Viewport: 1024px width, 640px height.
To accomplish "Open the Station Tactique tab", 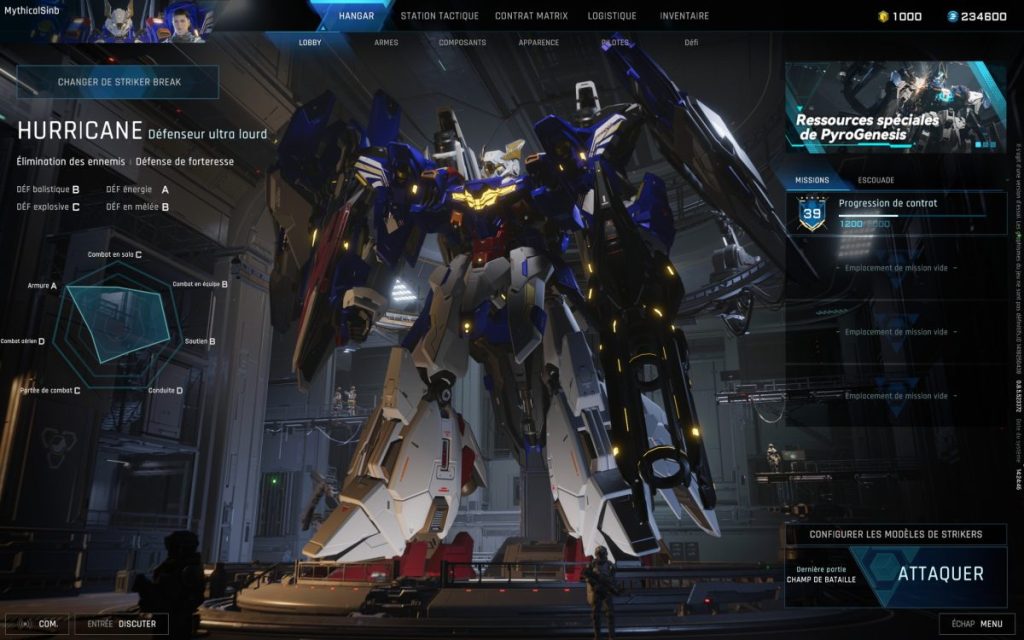I will 439,16.
